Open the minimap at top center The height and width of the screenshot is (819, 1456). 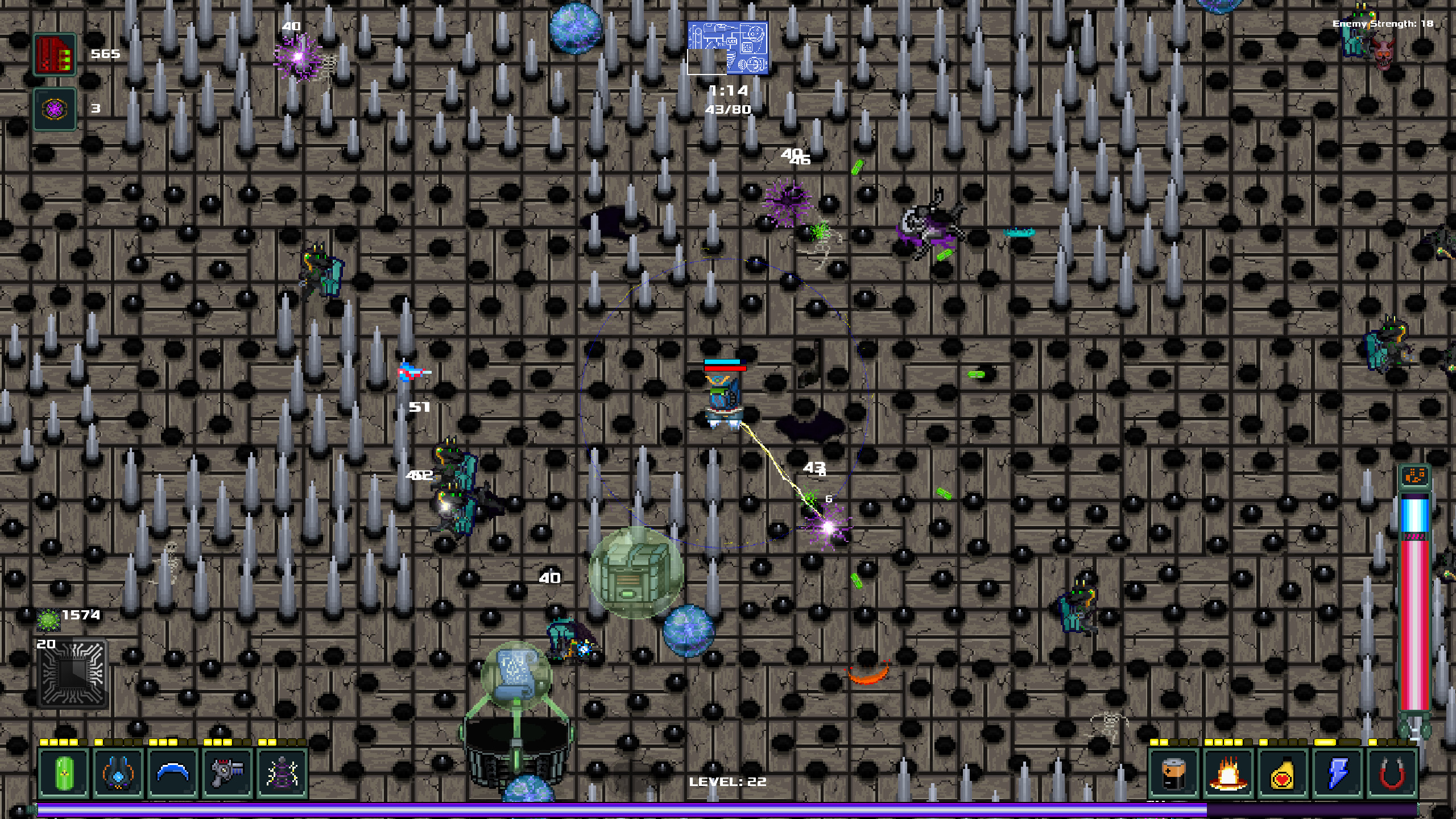point(728,48)
